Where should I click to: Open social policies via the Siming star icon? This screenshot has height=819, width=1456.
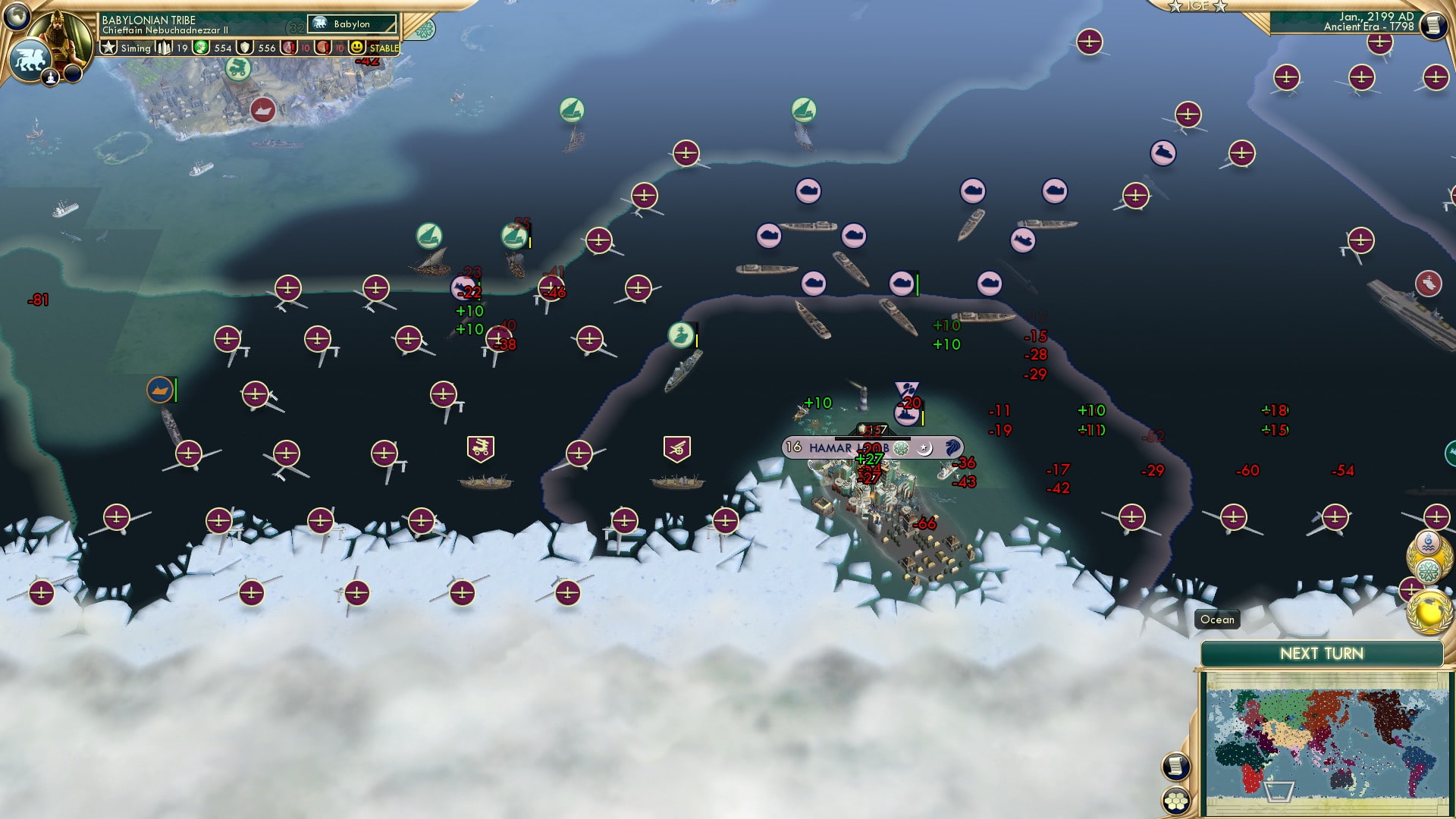point(107,47)
